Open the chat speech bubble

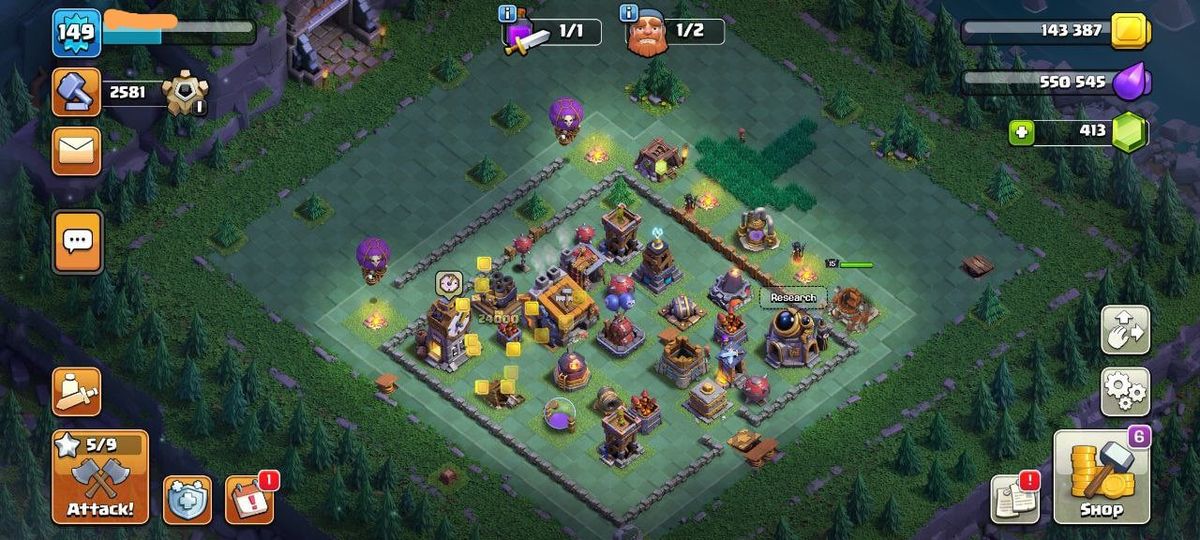point(77,241)
